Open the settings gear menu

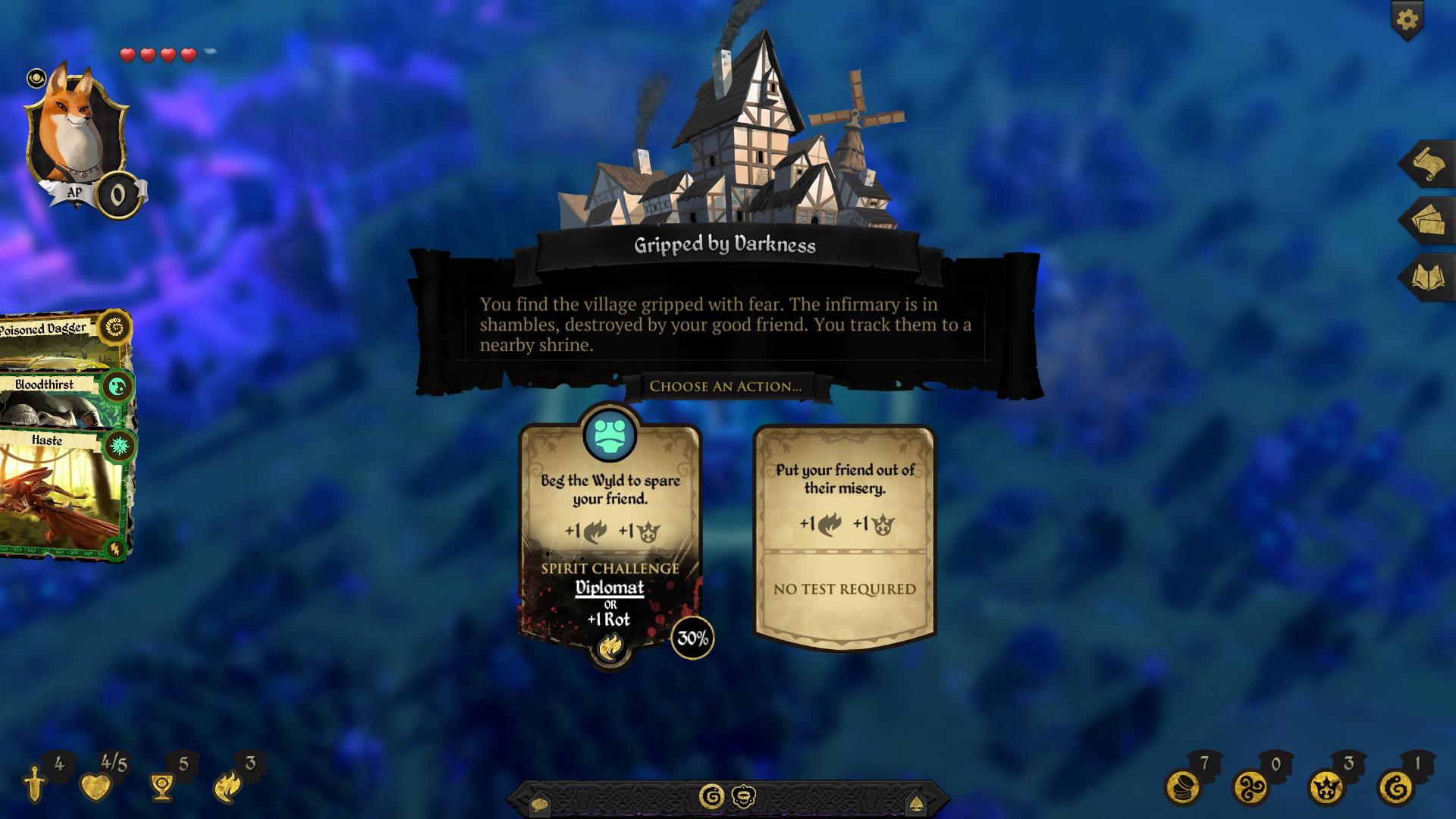coord(1407,19)
